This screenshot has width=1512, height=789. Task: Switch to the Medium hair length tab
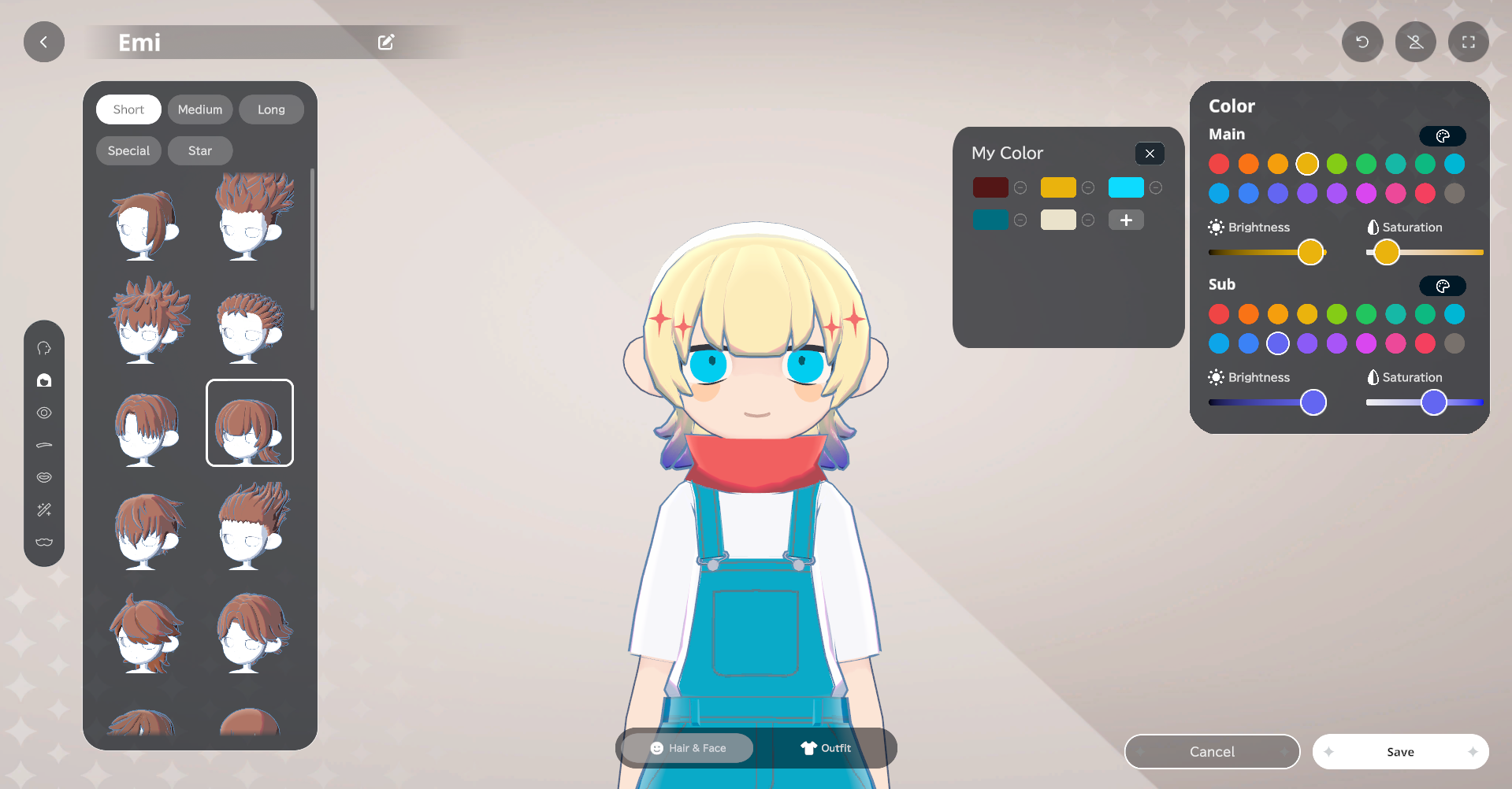pyautogui.click(x=199, y=109)
